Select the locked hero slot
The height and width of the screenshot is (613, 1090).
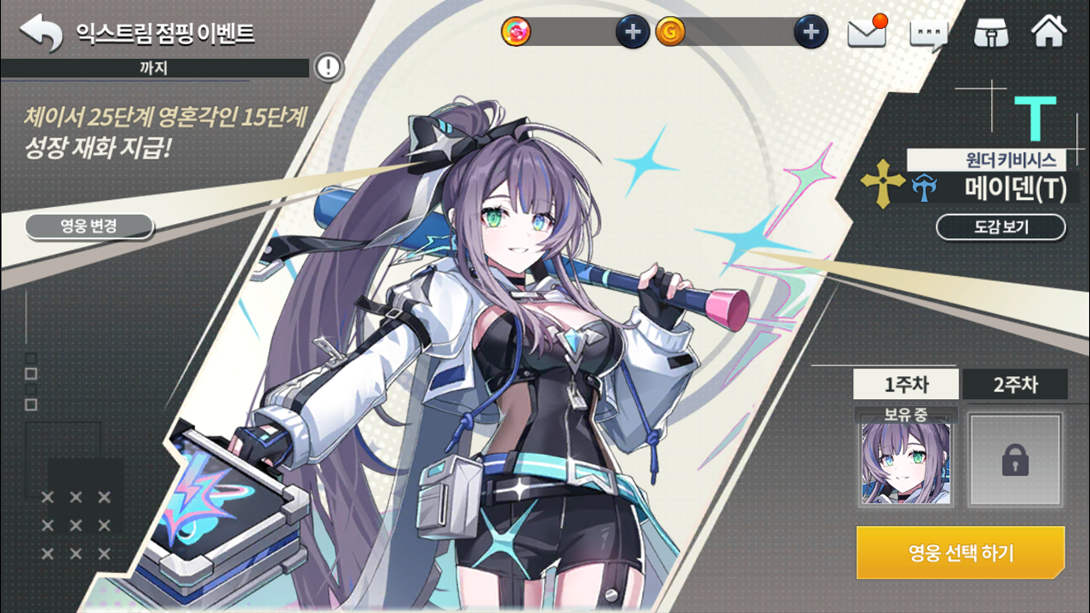coord(1015,461)
